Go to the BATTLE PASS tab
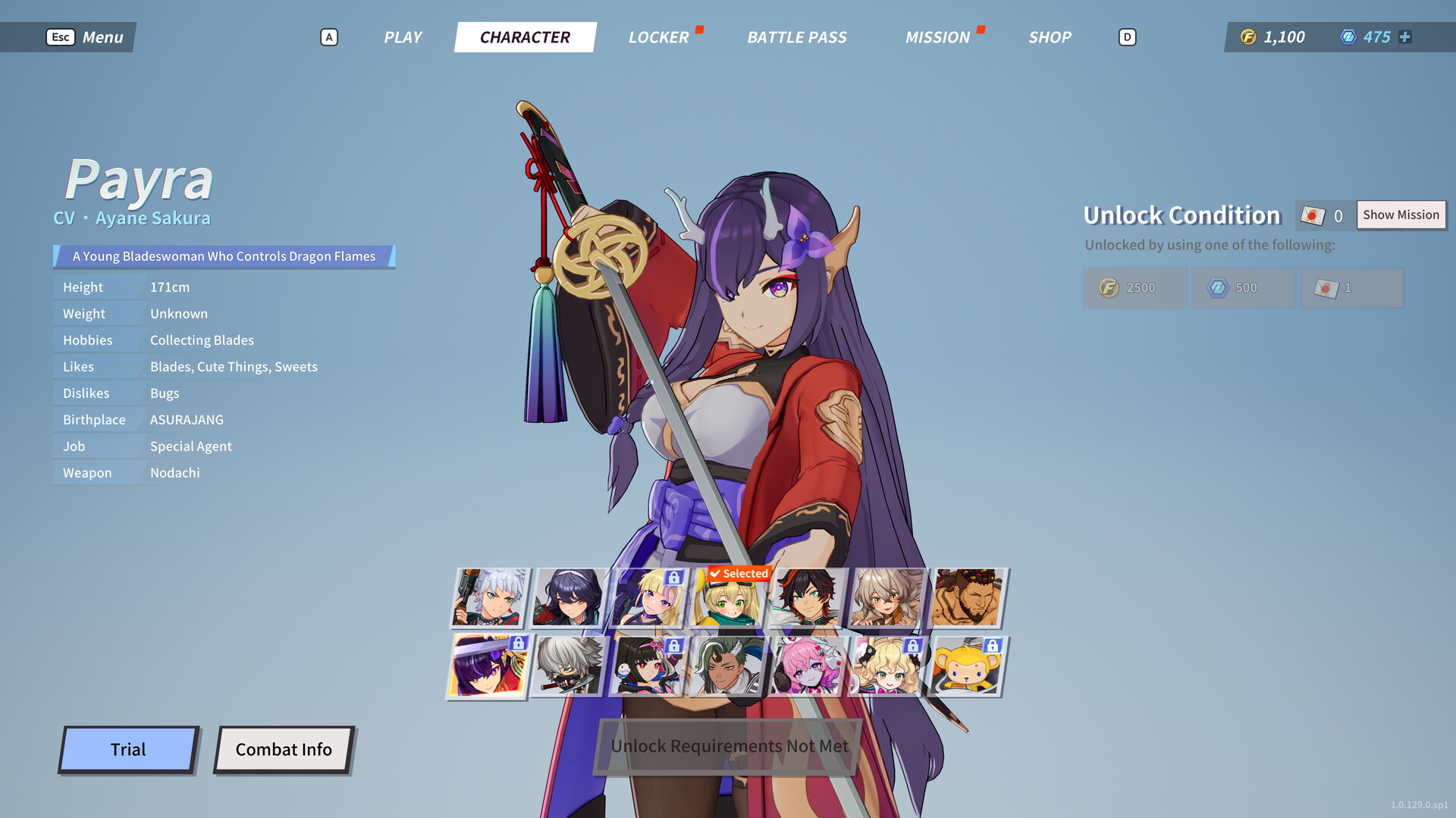1456x818 pixels. point(796,37)
